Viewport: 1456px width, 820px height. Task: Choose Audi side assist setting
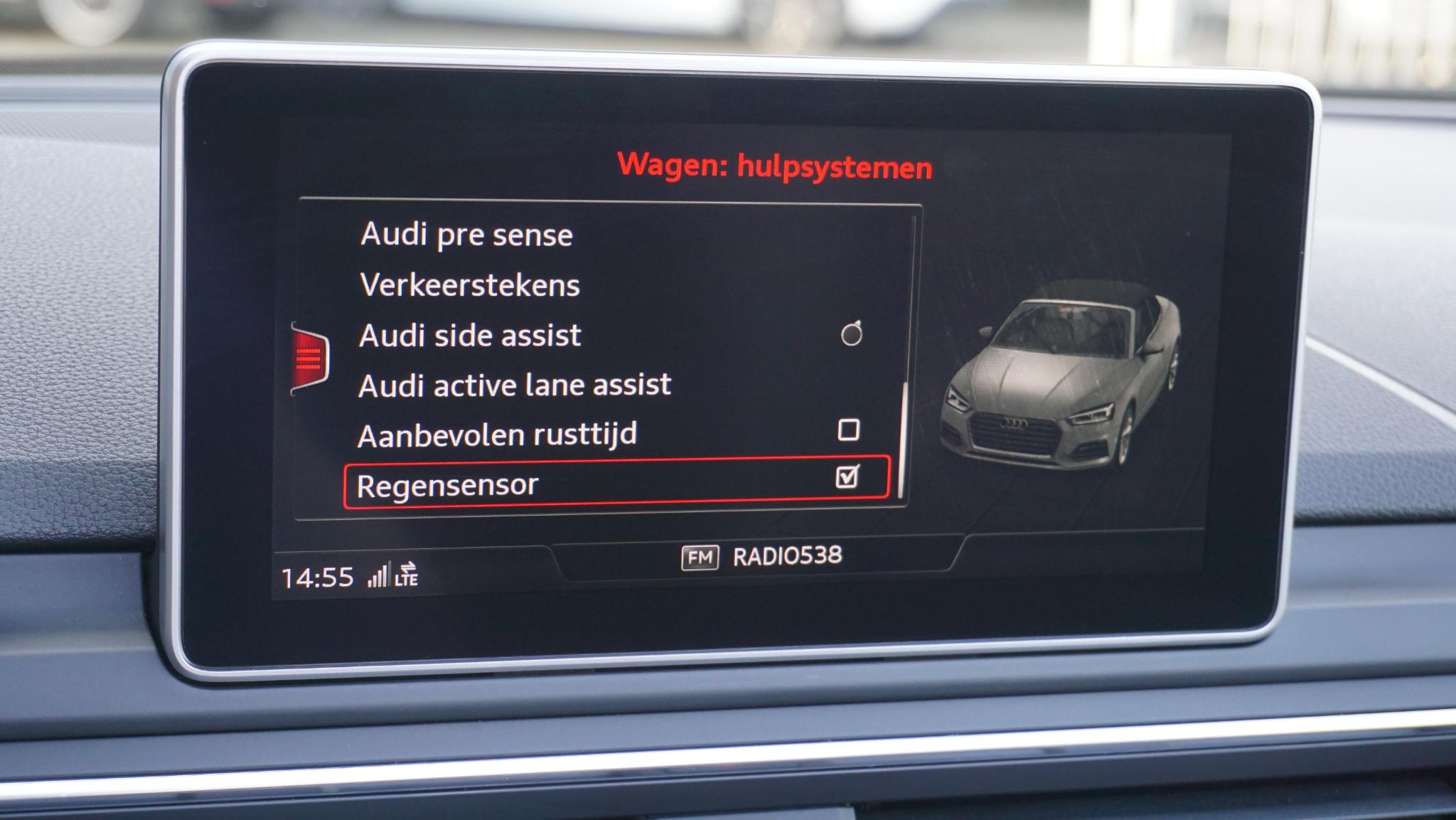(470, 336)
